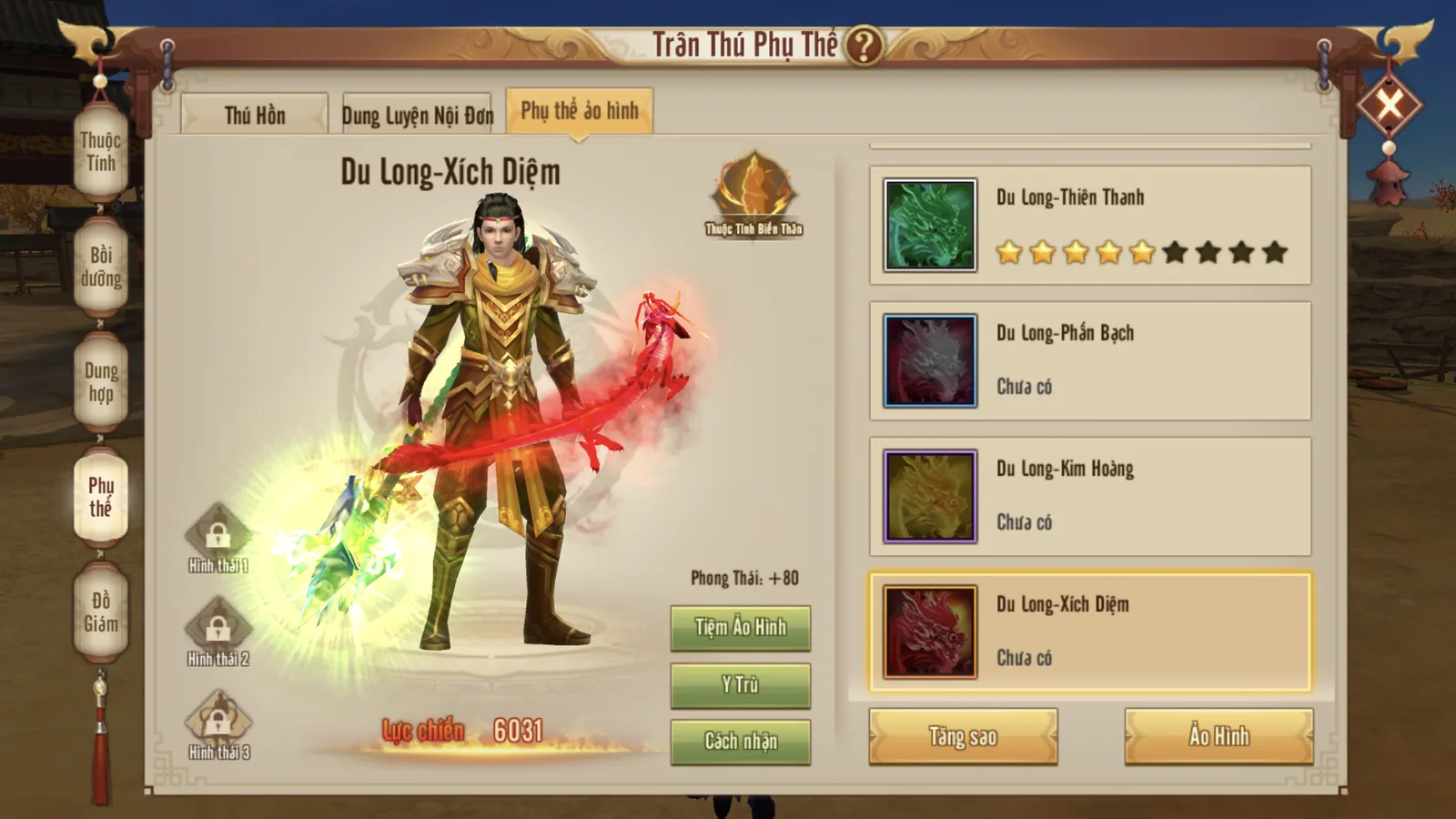1456x819 pixels.
Task: Select the Du Long-Phấn Bạch entry
Action: (x=1089, y=360)
